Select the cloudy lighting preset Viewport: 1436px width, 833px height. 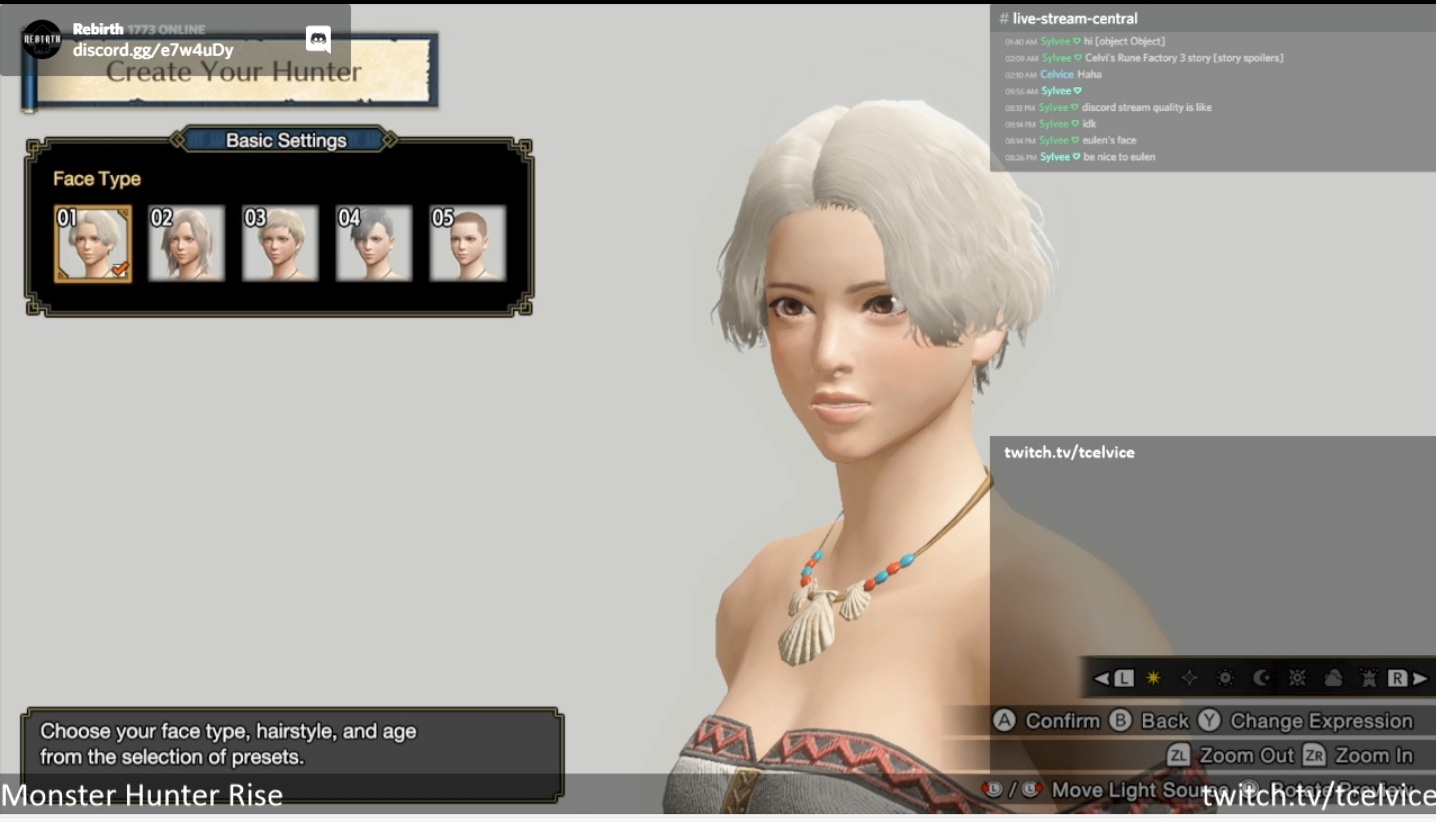pyautogui.click(x=1333, y=677)
